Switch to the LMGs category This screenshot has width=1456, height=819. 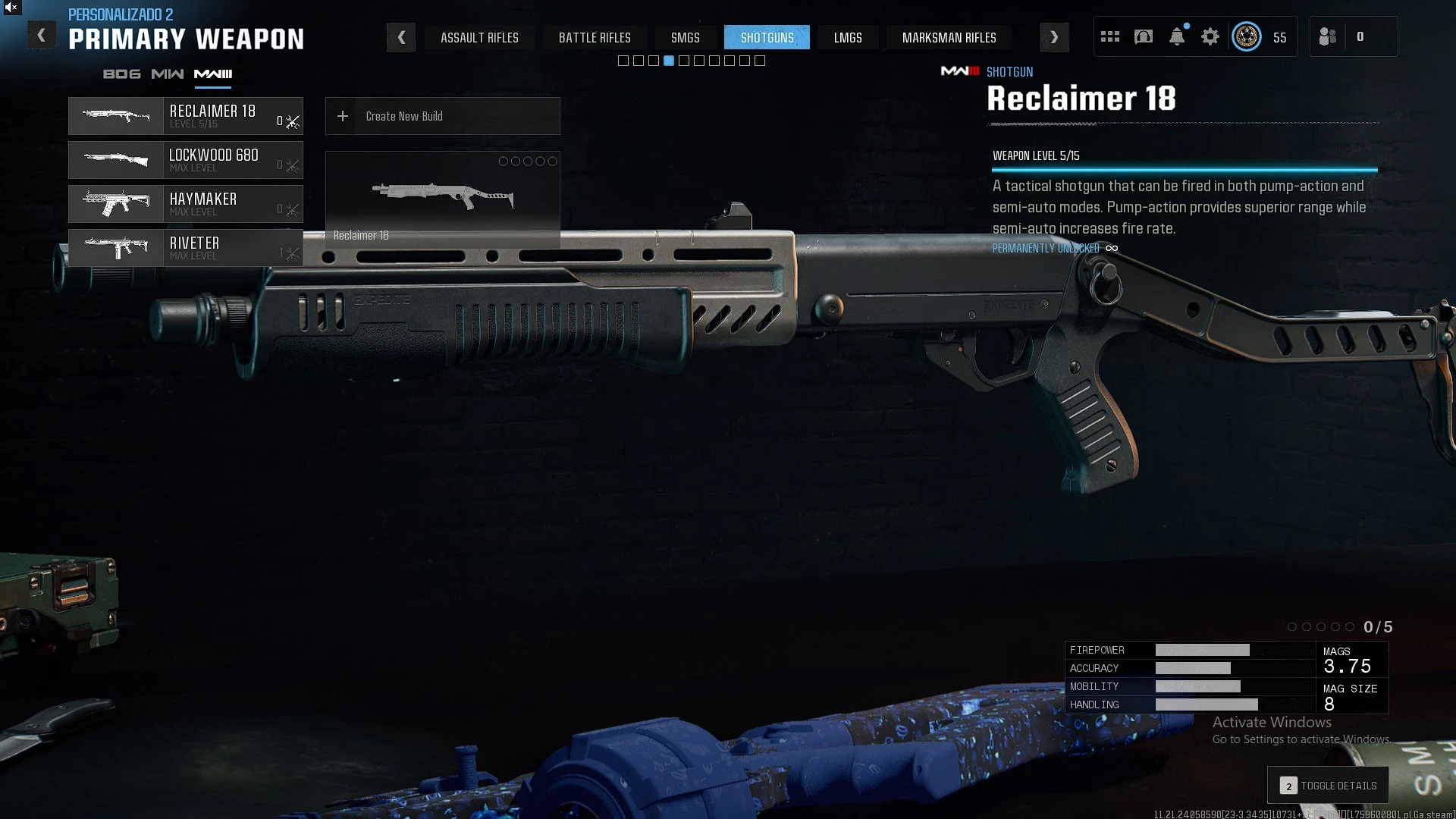[x=848, y=37]
